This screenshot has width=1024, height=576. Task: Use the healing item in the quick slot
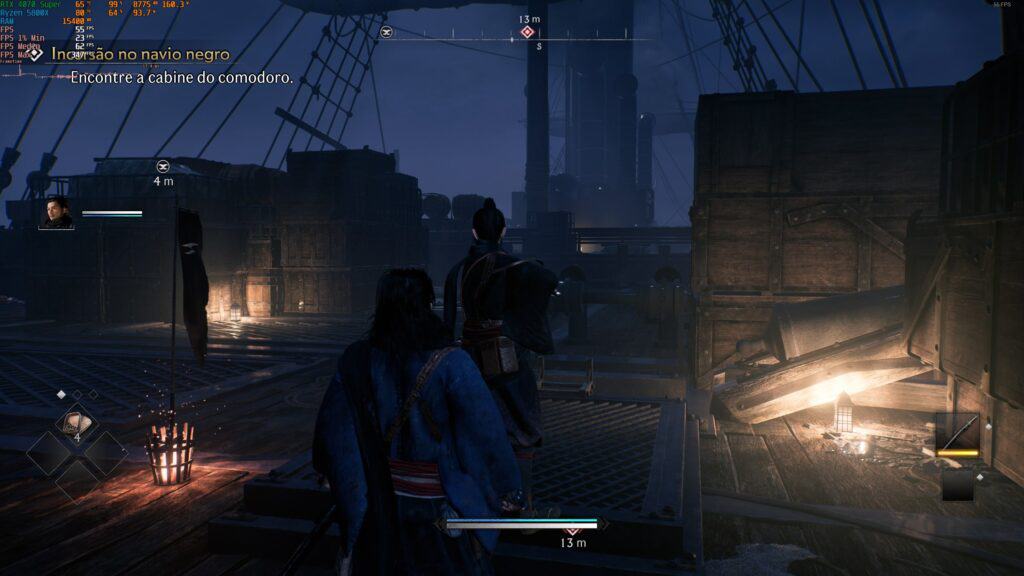click(x=76, y=424)
